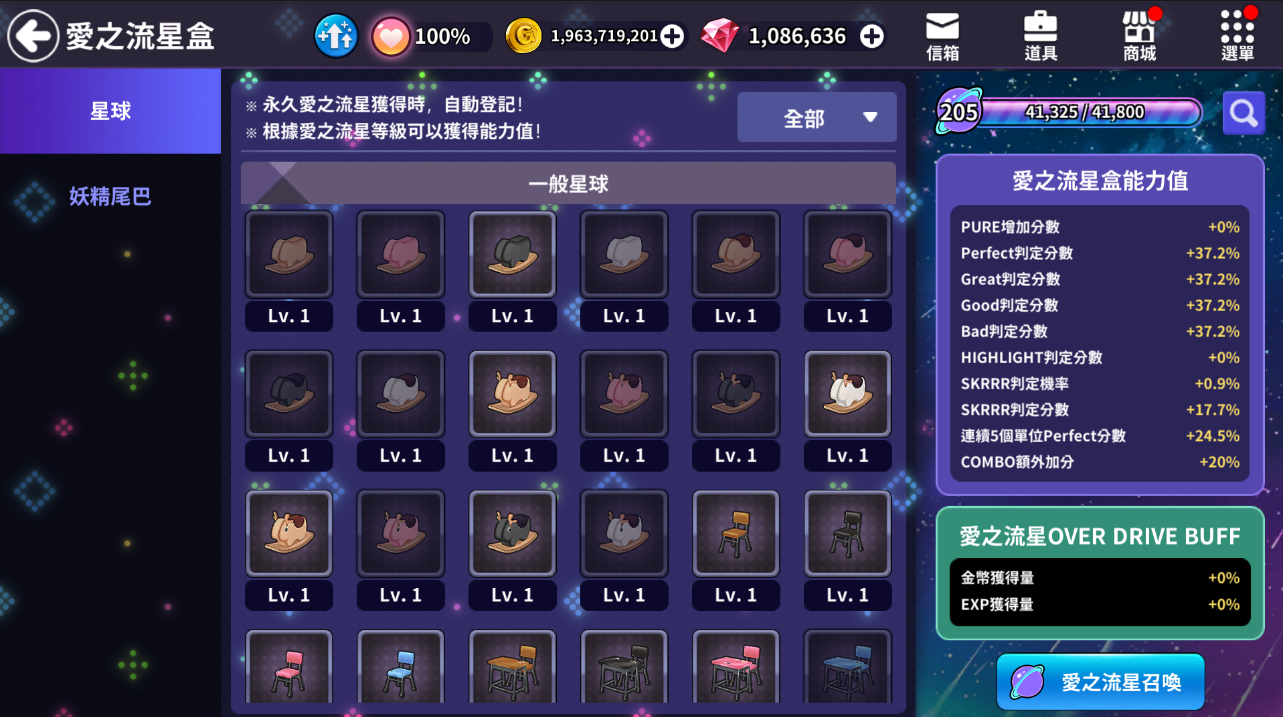Collapse the 一般星球 section header
1283x717 pixels.
tap(568, 184)
